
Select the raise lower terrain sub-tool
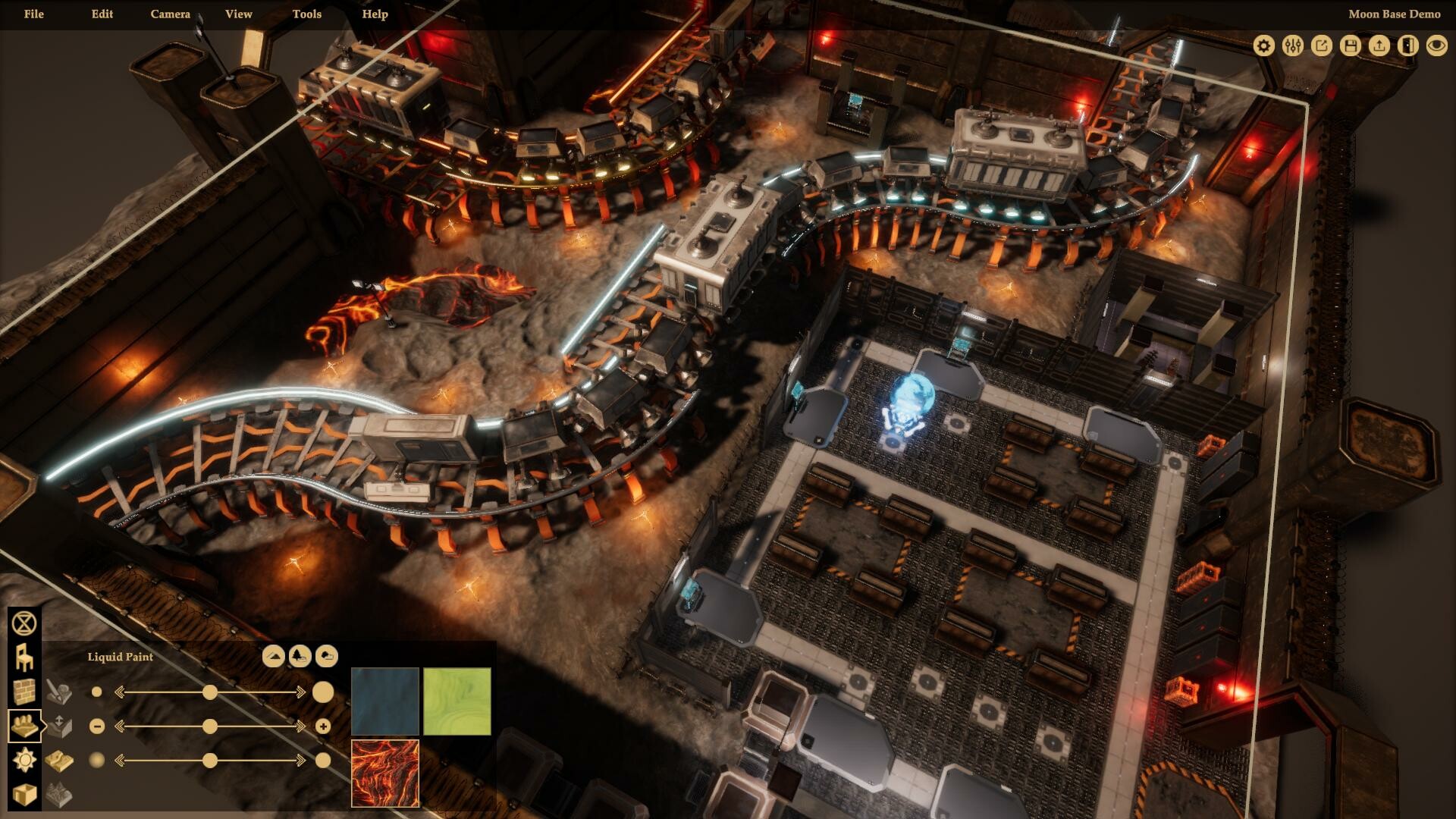coord(61,726)
